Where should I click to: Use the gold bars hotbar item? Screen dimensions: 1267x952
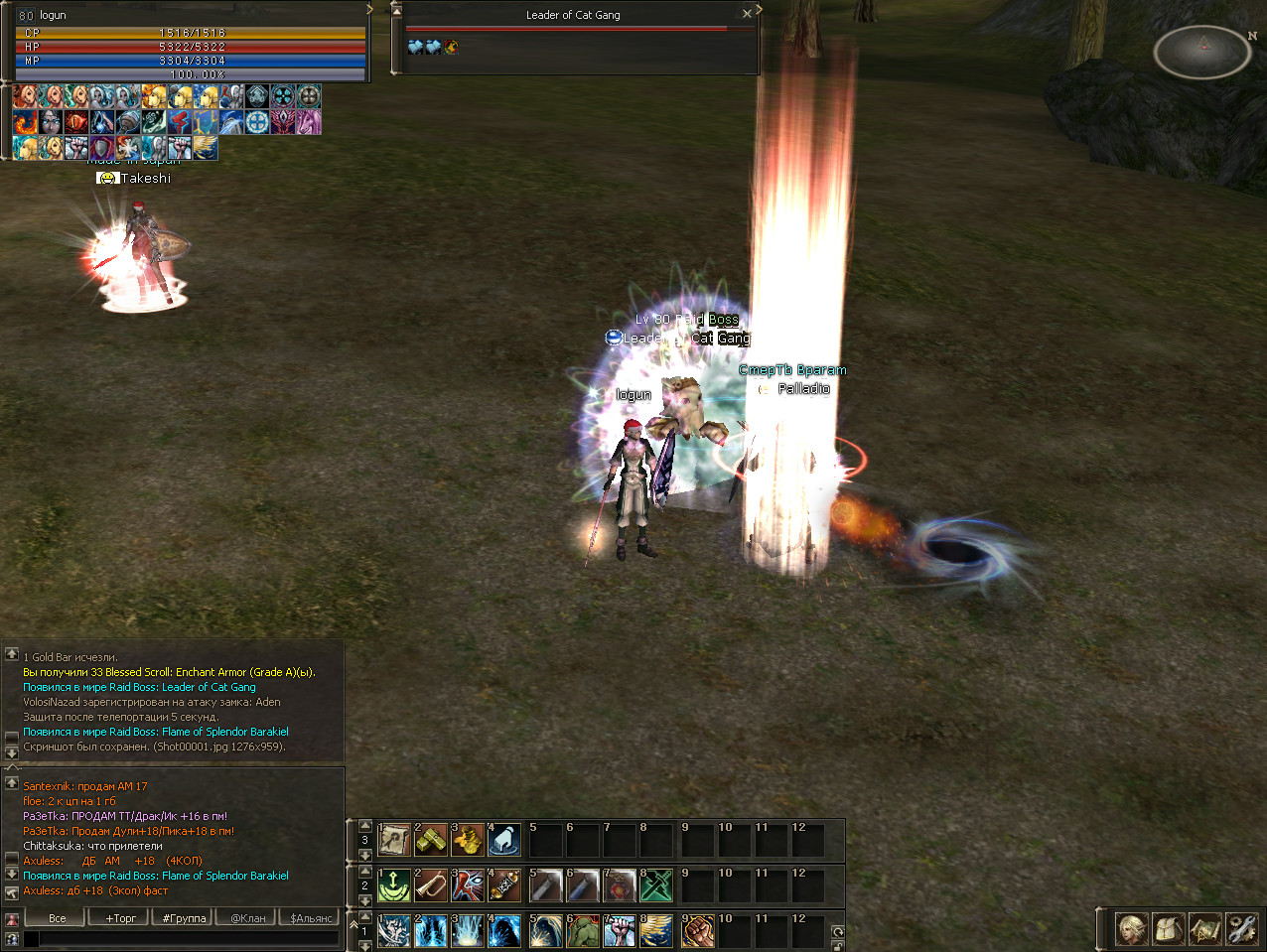point(431,841)
